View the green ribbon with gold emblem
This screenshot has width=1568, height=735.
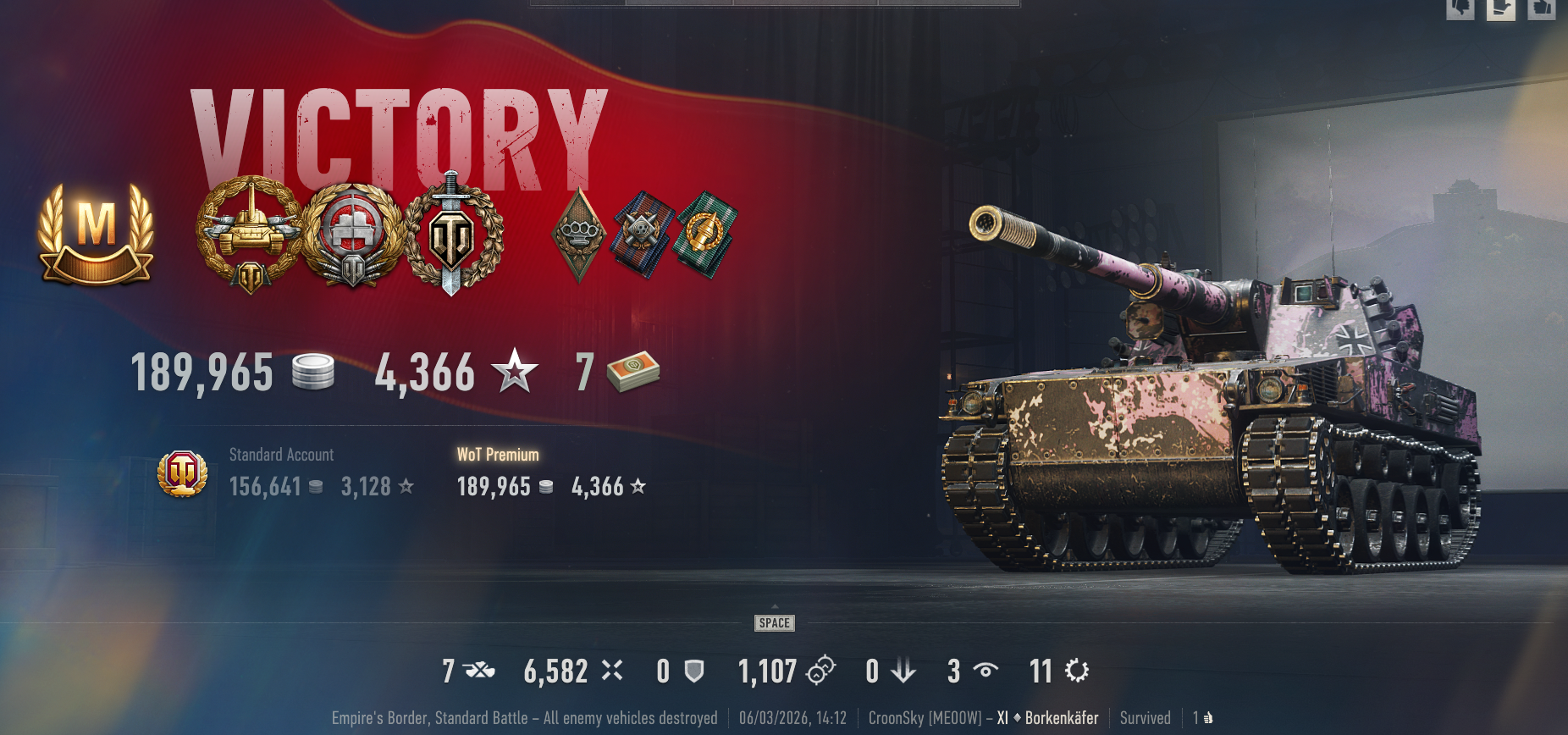[x=704, y=234]
